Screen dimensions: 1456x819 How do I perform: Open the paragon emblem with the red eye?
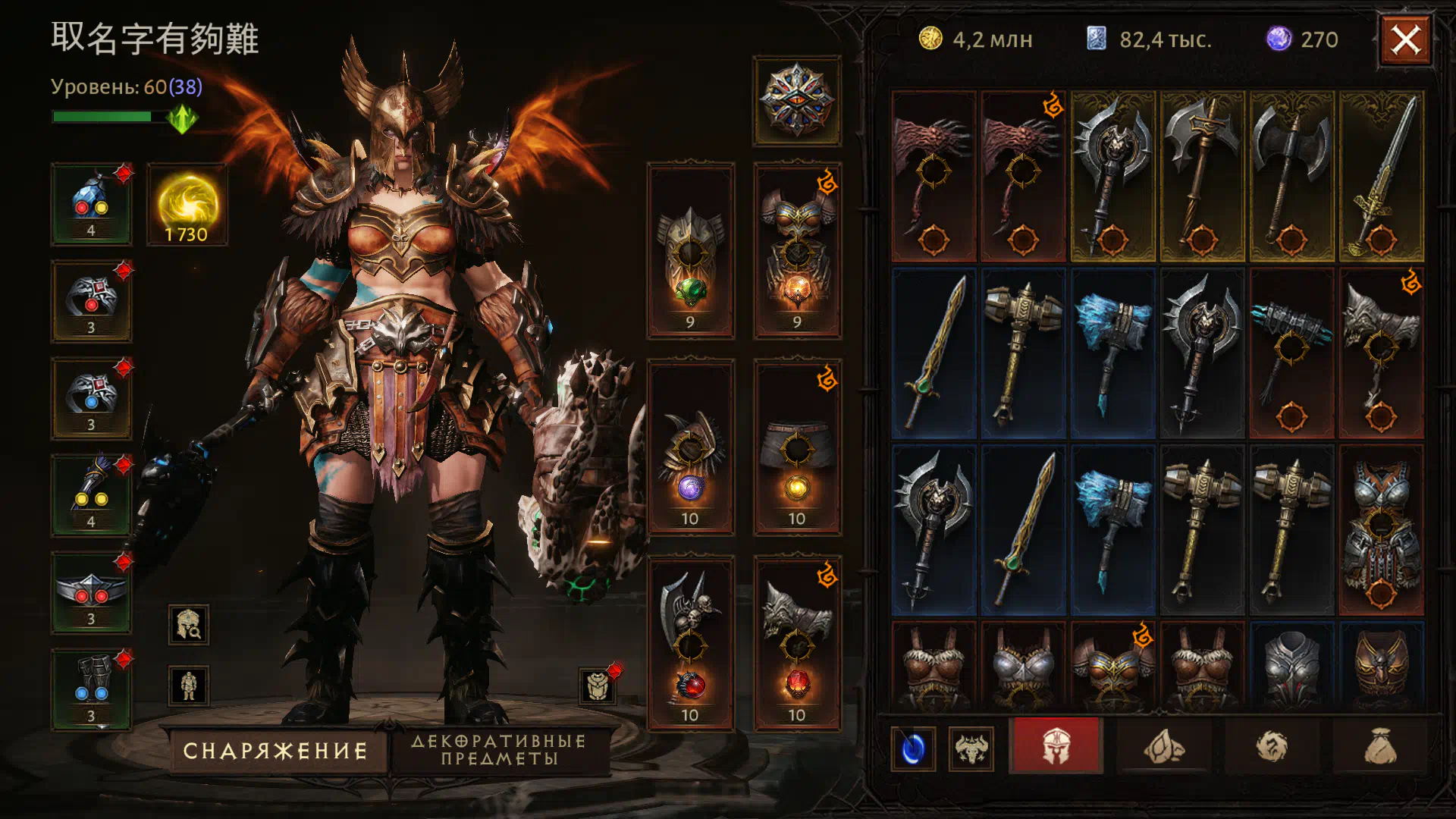coord(797,101)
